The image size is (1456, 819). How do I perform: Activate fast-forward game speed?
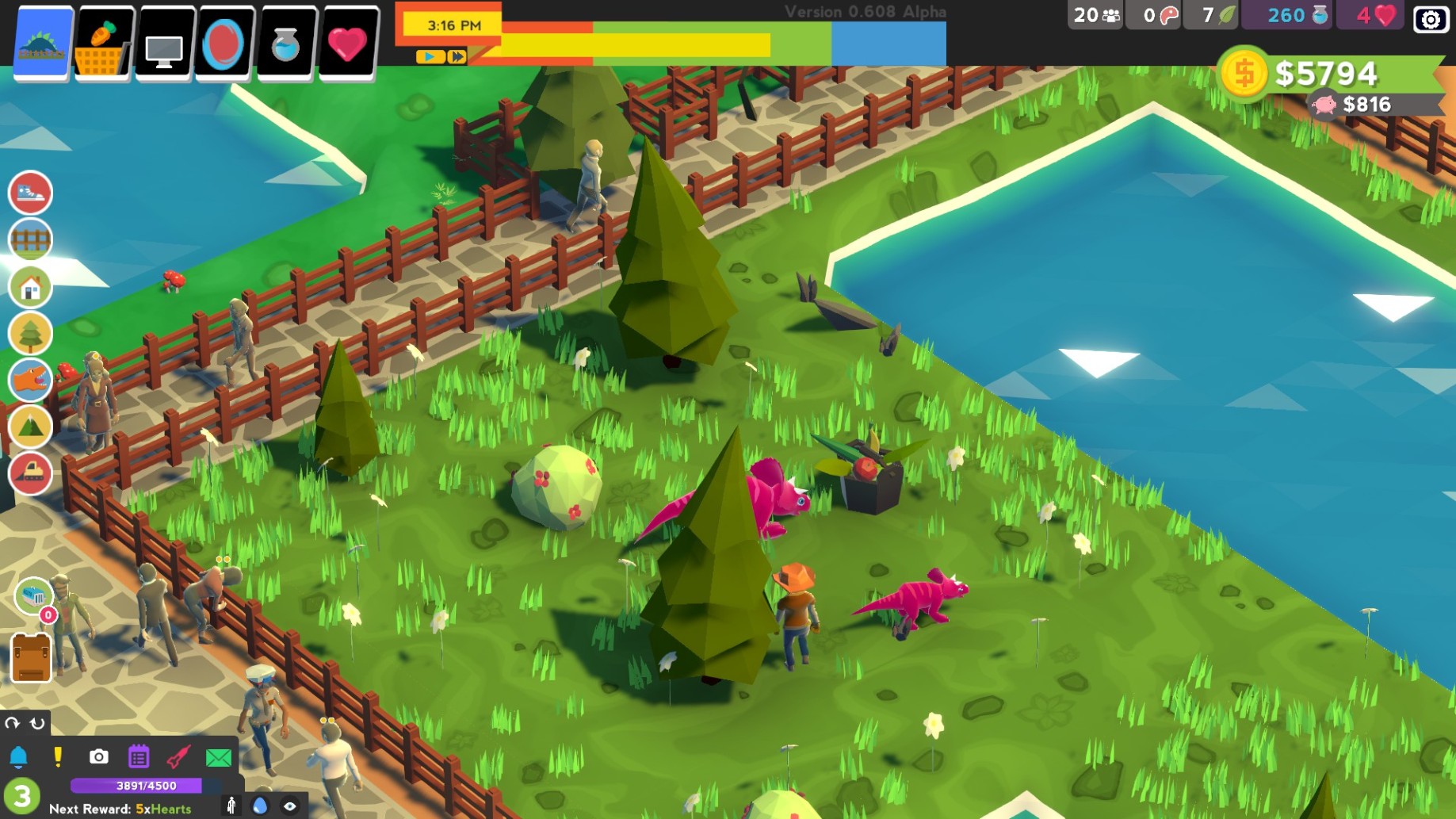[457, 57]
